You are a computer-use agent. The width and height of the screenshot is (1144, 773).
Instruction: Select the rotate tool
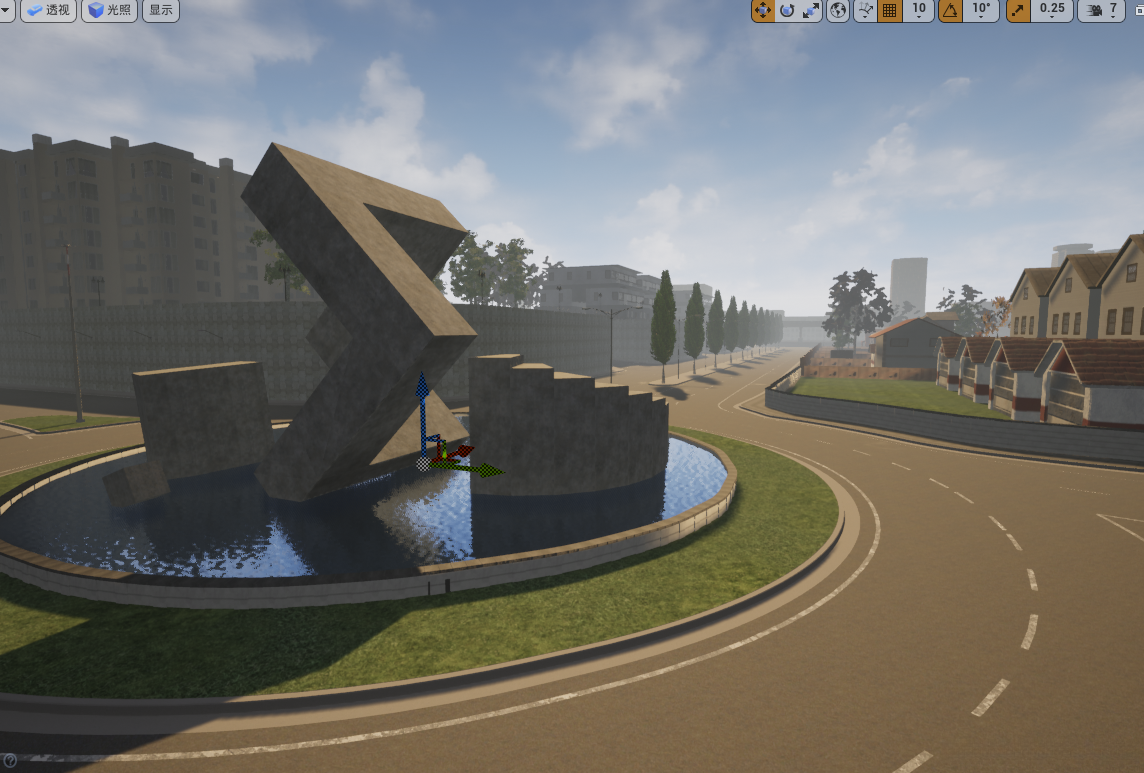[x=787, y=10]
